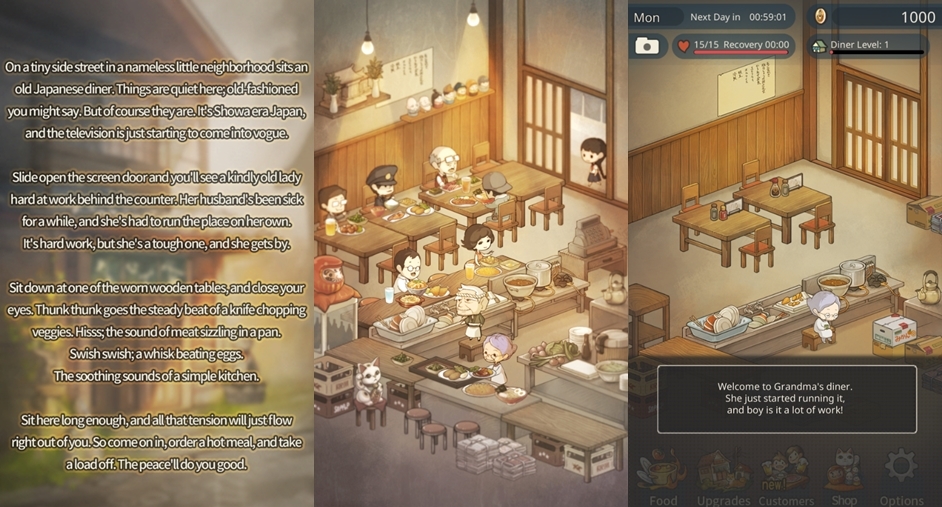The width and height of the screenshot is (942, 507).
Task: Open the Customers menu
Action: tap(786, 476)
